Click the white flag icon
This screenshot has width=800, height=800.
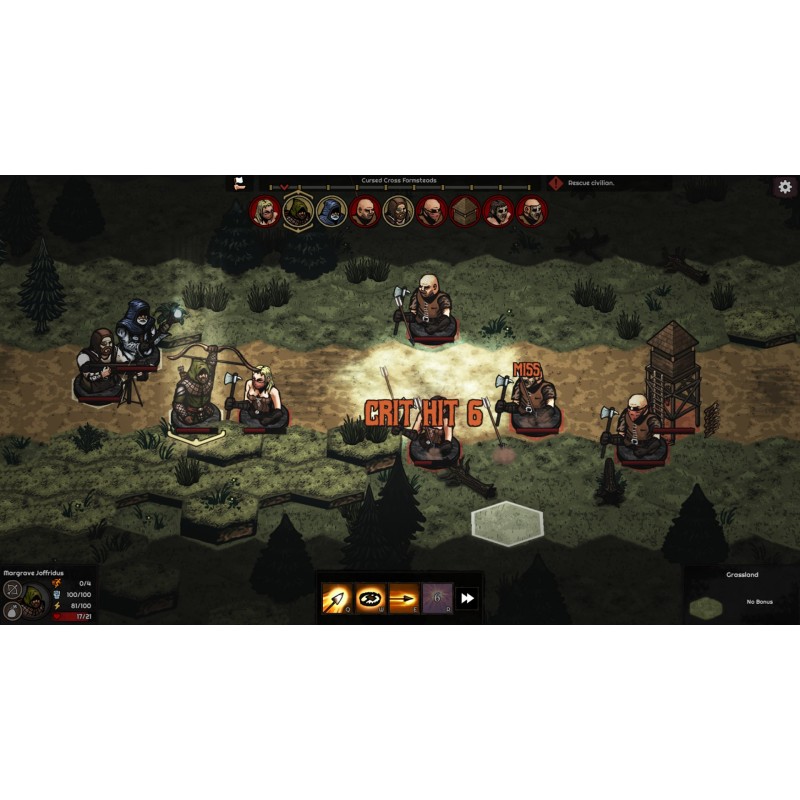tap(239, 183)
